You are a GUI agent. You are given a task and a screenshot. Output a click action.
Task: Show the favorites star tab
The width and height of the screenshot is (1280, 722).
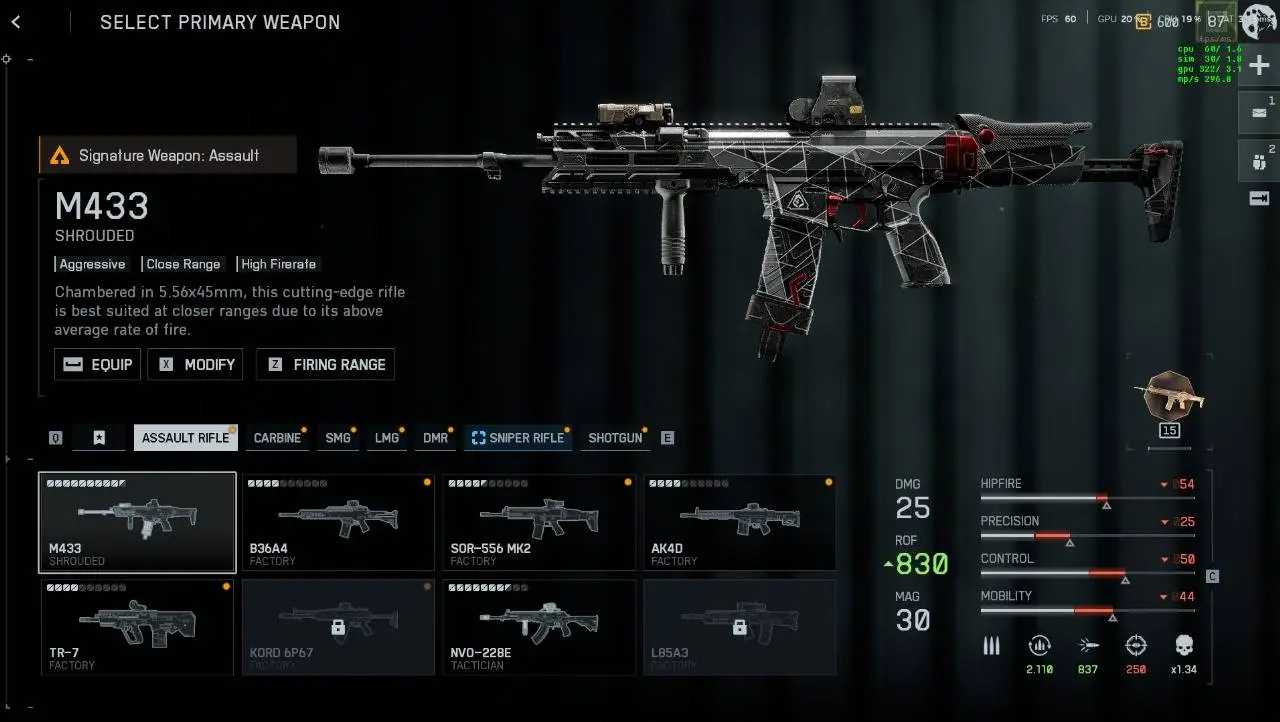pyautogui.click(x=99, y=438)
